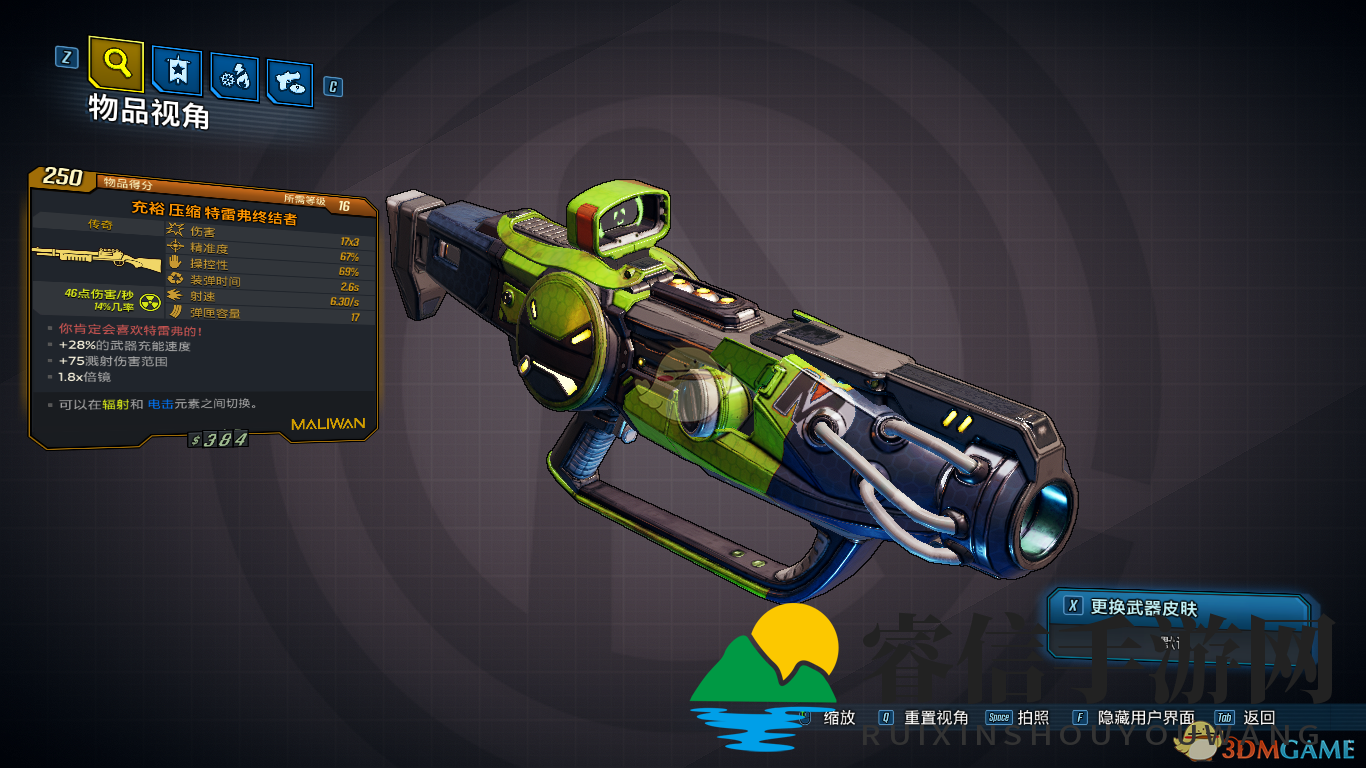1366x768 pixels.
Task: Select the magnifying glass item view tab
Action: [x=116, y=63]
